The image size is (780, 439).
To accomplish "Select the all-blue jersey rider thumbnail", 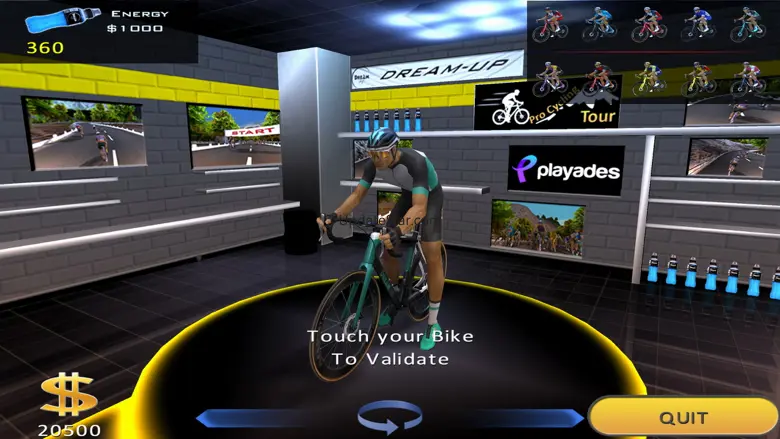I will pyautogui.click(x=699, y=24).
